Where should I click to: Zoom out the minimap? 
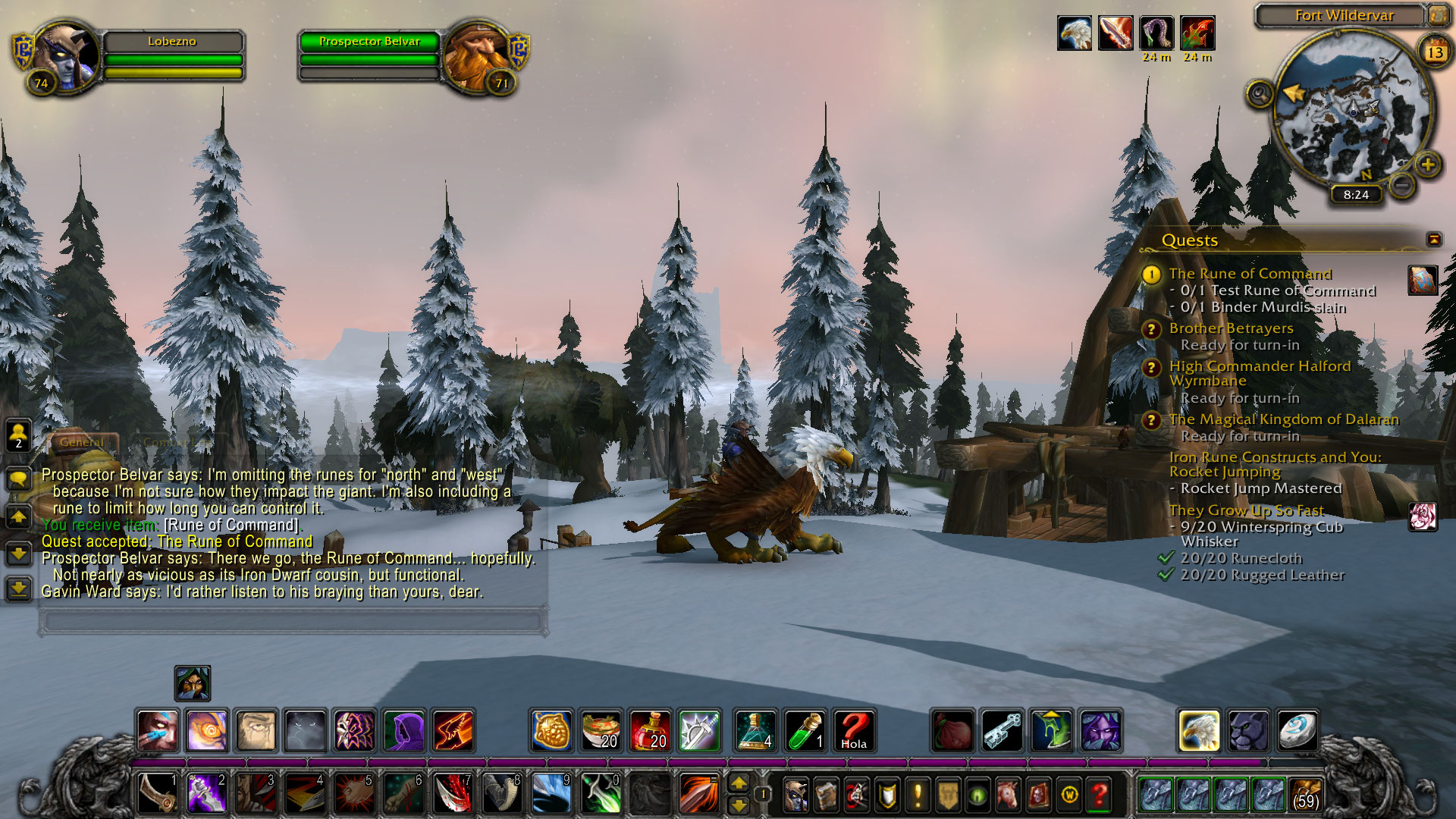tap(1402, 184)
